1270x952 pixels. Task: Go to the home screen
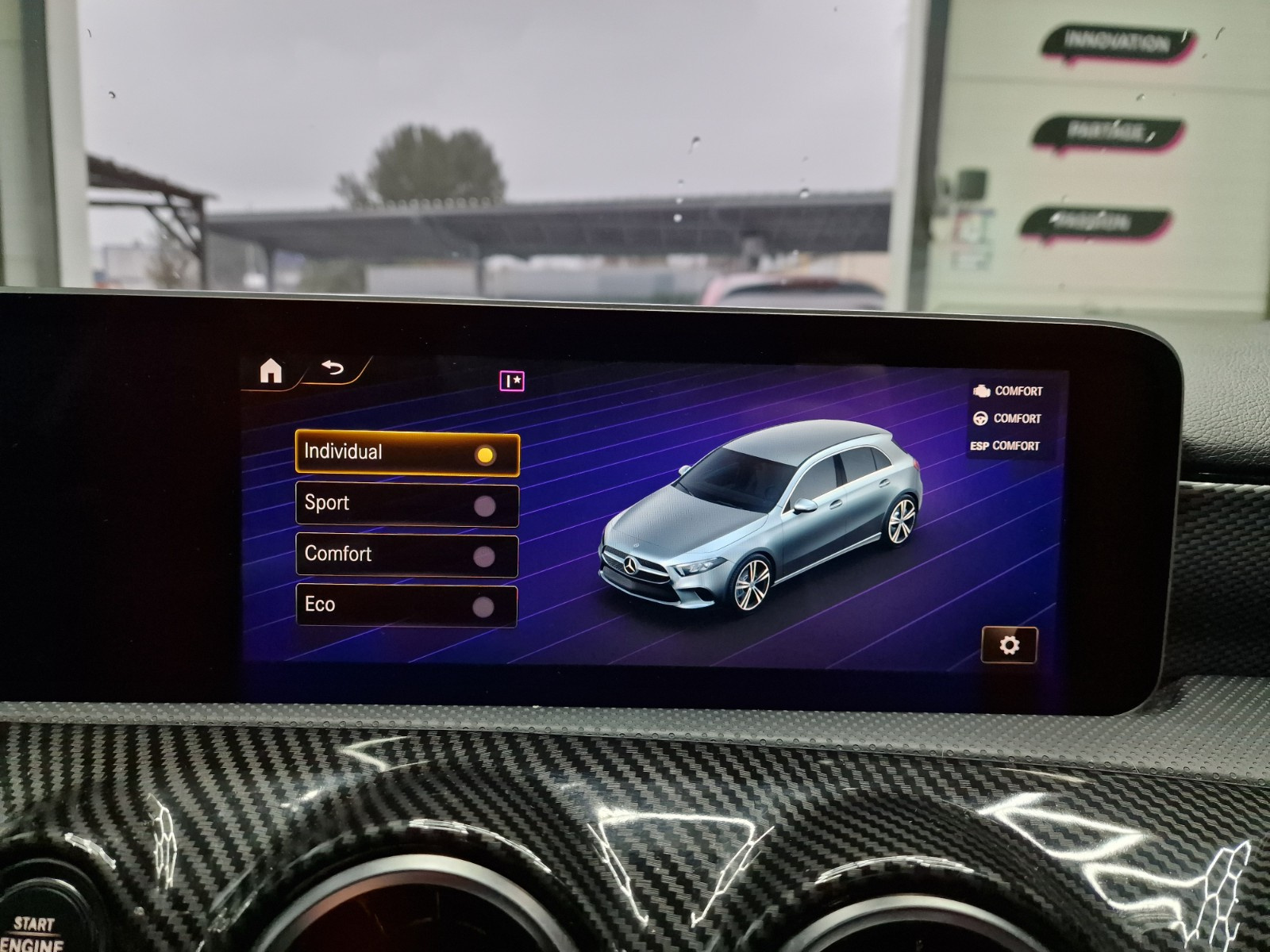(x=271, y=370)
